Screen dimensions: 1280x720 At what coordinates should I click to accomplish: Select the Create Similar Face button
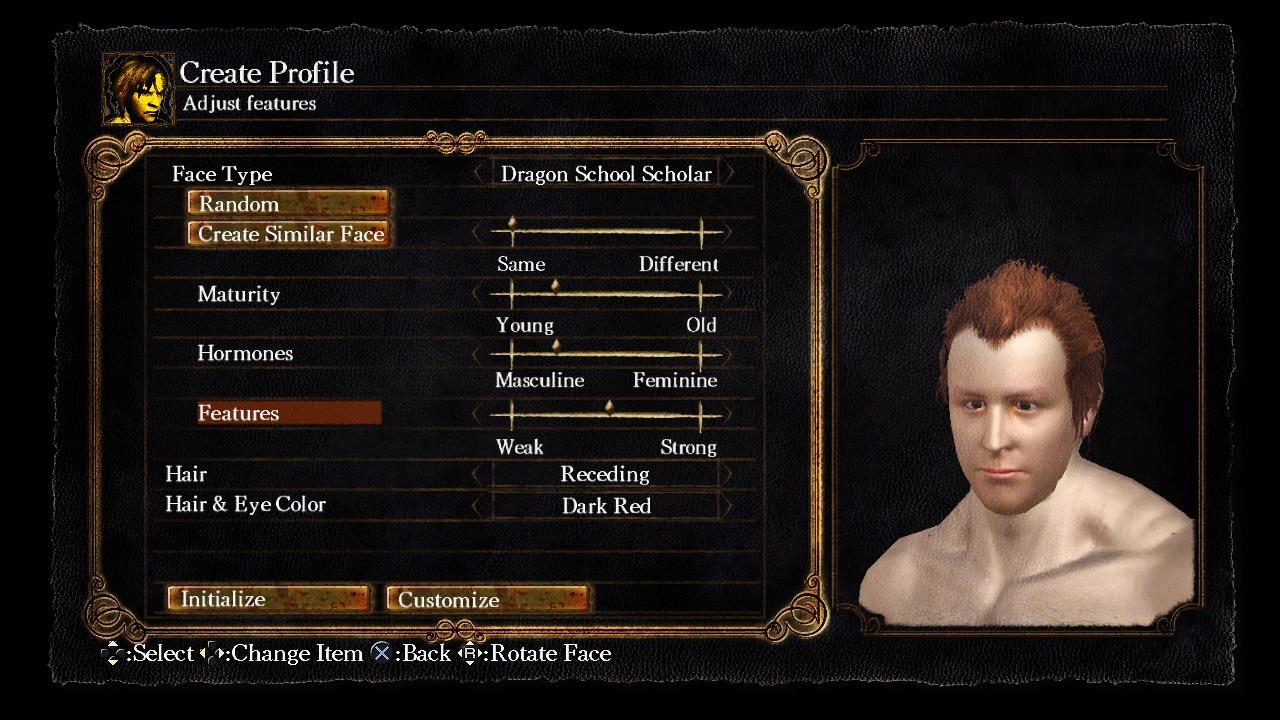pyautogui.click(x=288, y=234)
